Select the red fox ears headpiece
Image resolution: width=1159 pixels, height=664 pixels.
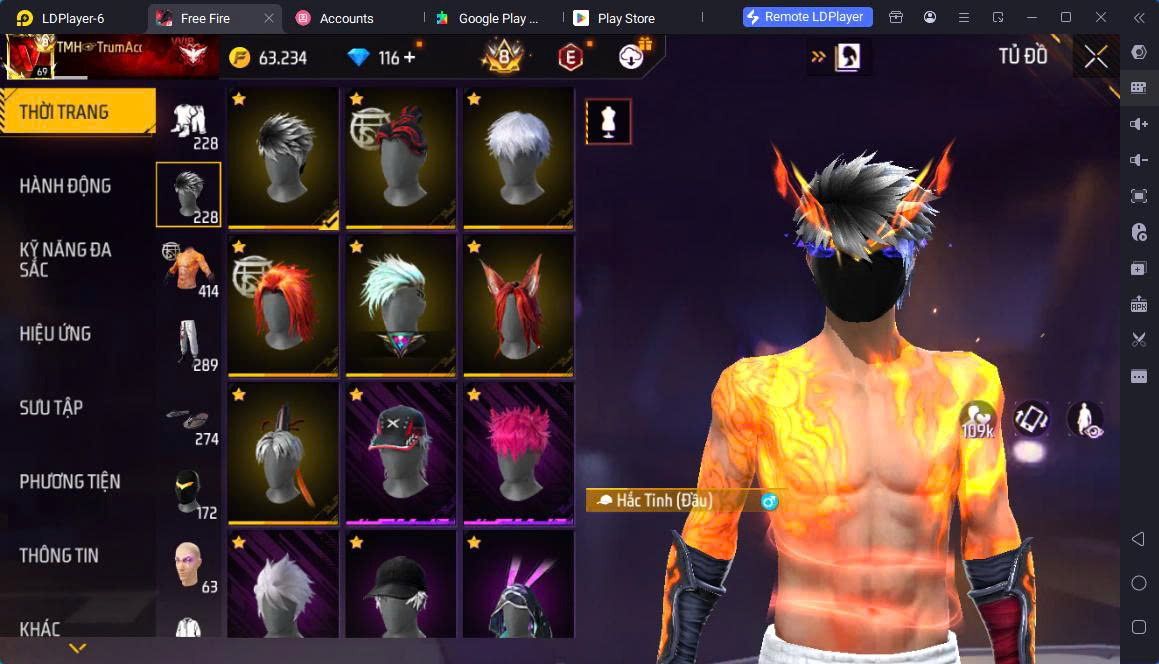tap(518, 305)
